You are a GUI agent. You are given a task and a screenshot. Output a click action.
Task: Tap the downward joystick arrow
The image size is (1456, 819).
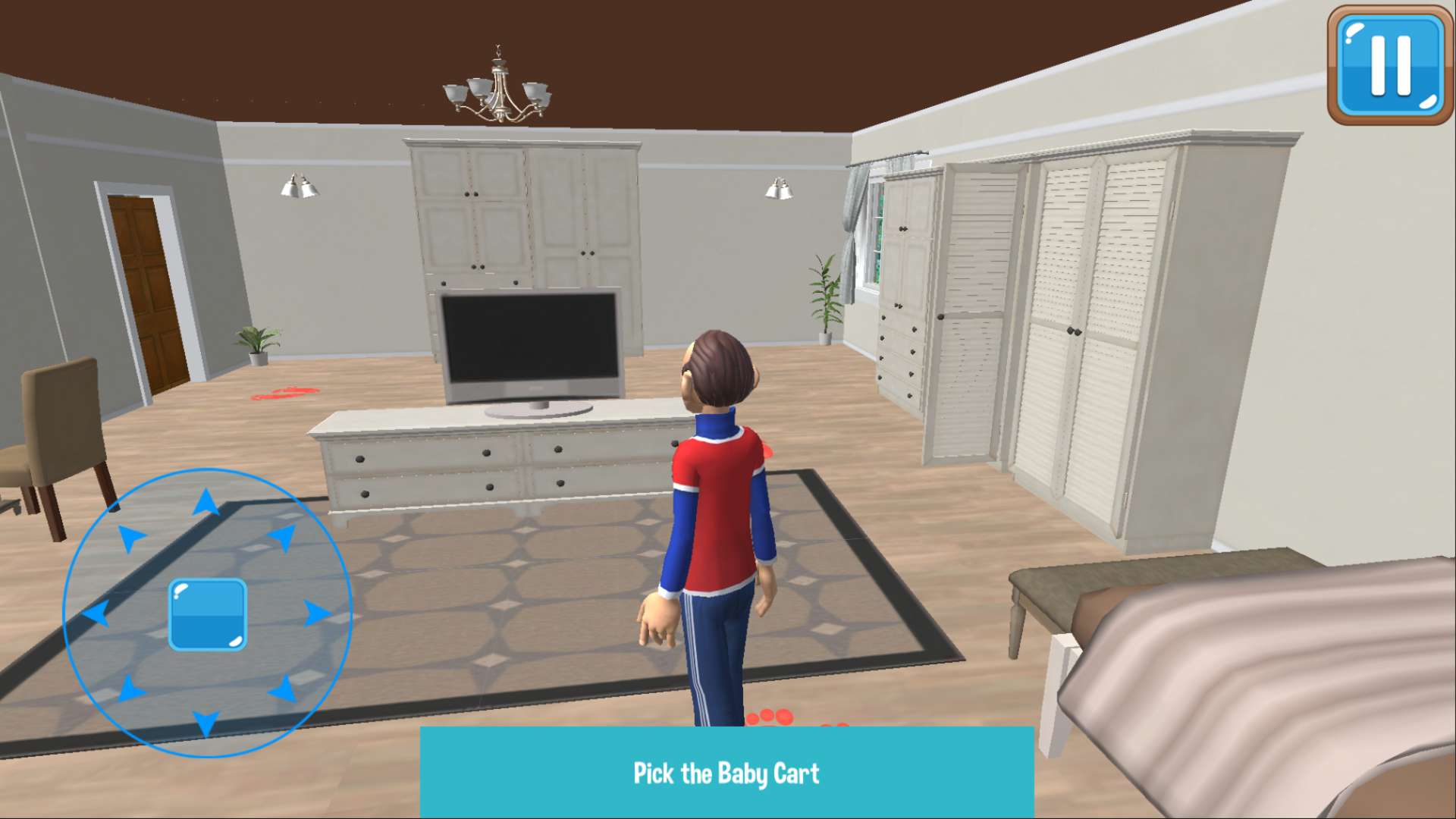pyautogui.click(x=205, y=723)
